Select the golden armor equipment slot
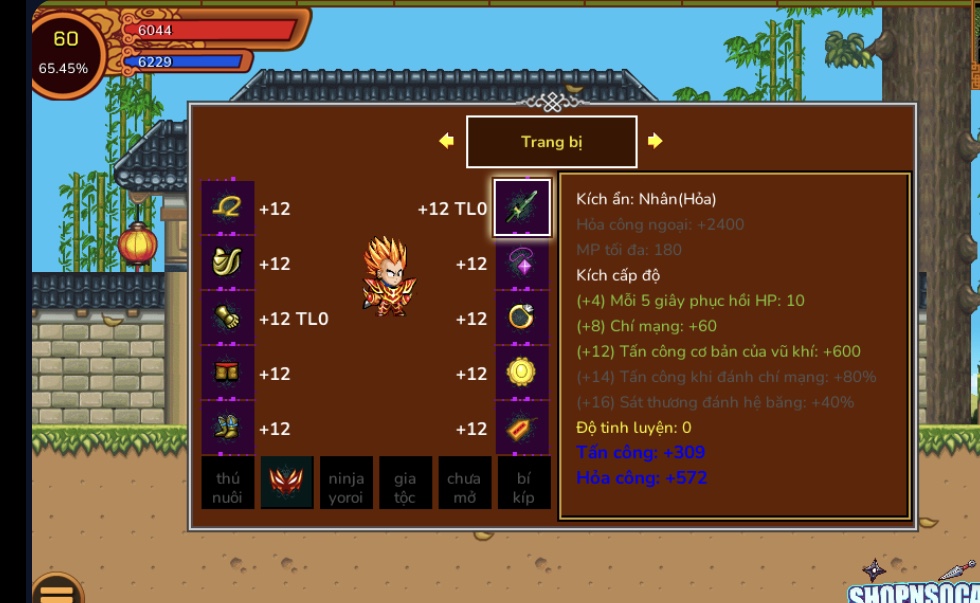This screenshot has height=603, width=980. click(228, 263)
